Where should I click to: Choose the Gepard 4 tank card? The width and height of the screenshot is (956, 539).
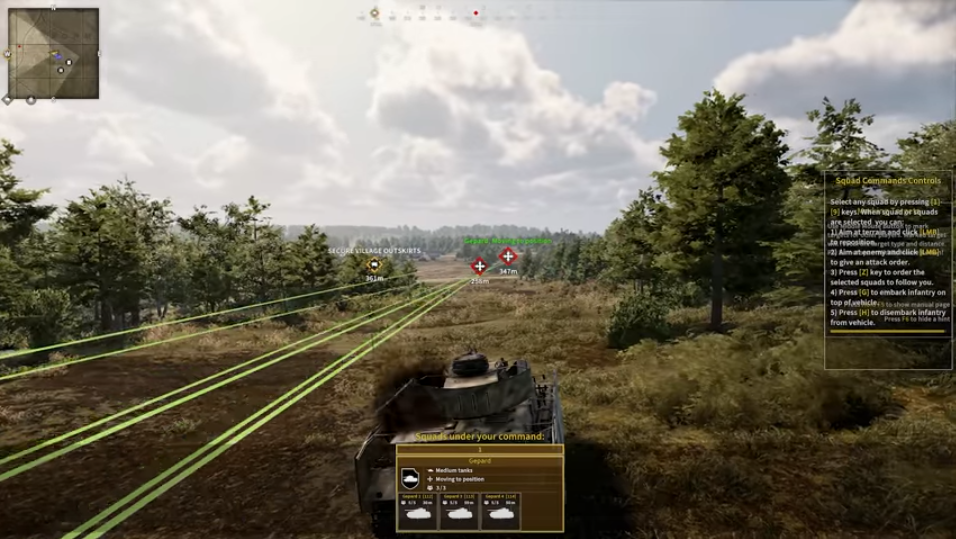500,510
